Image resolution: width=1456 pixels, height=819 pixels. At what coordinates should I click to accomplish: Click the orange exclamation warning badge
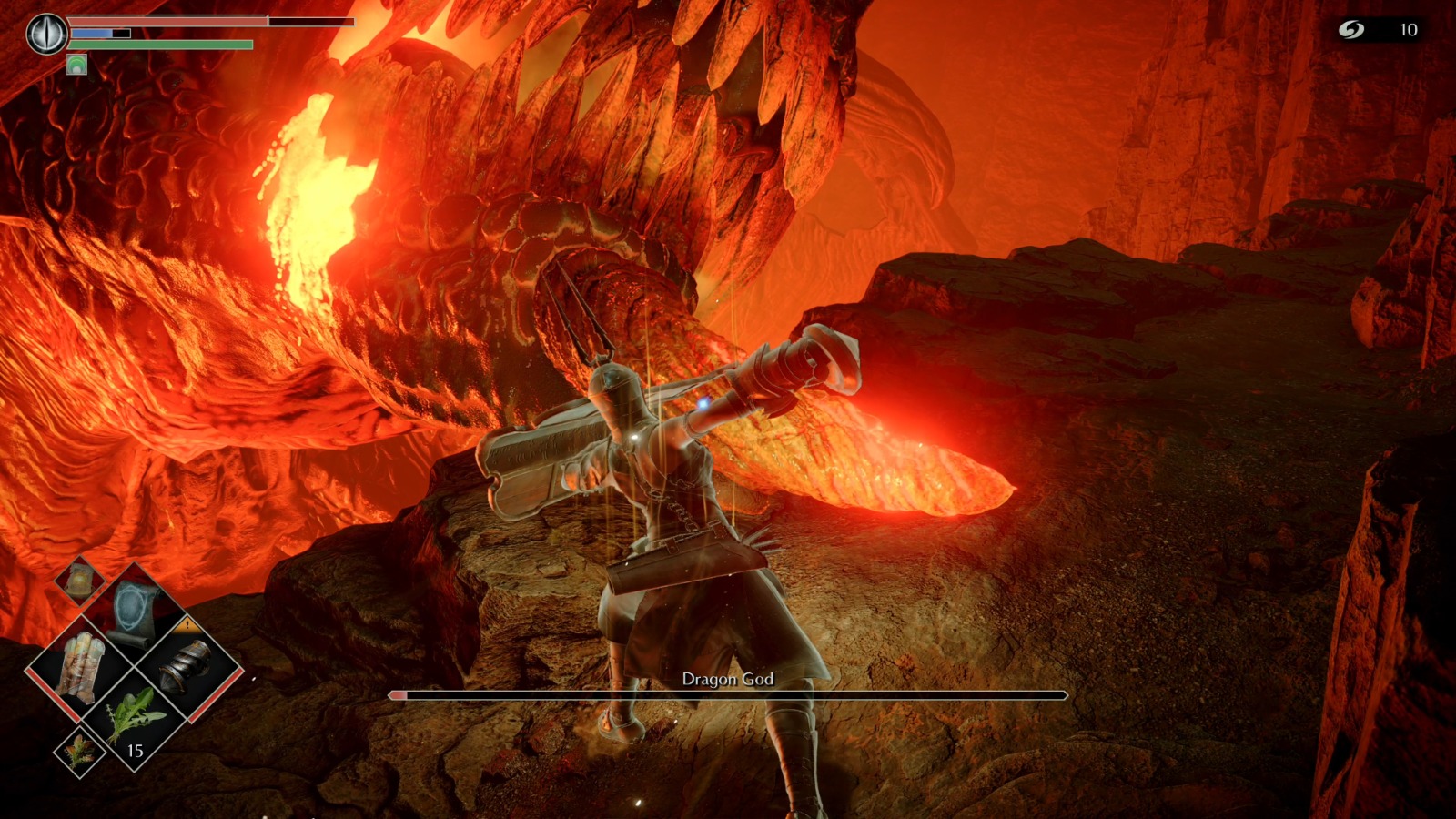pyautogui.click(x=187, y=624)
